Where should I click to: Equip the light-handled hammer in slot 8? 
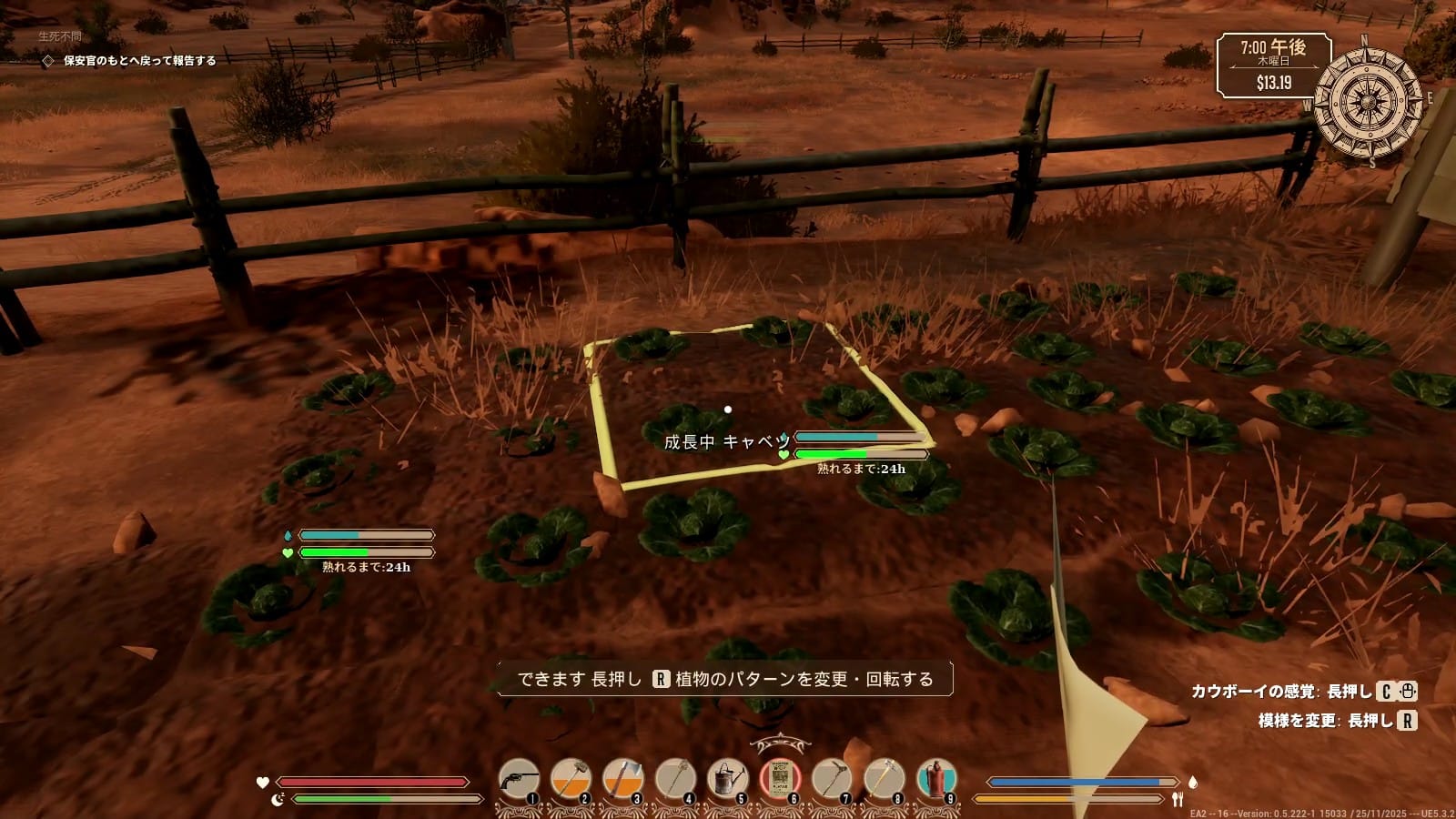(x=884, y=780)
